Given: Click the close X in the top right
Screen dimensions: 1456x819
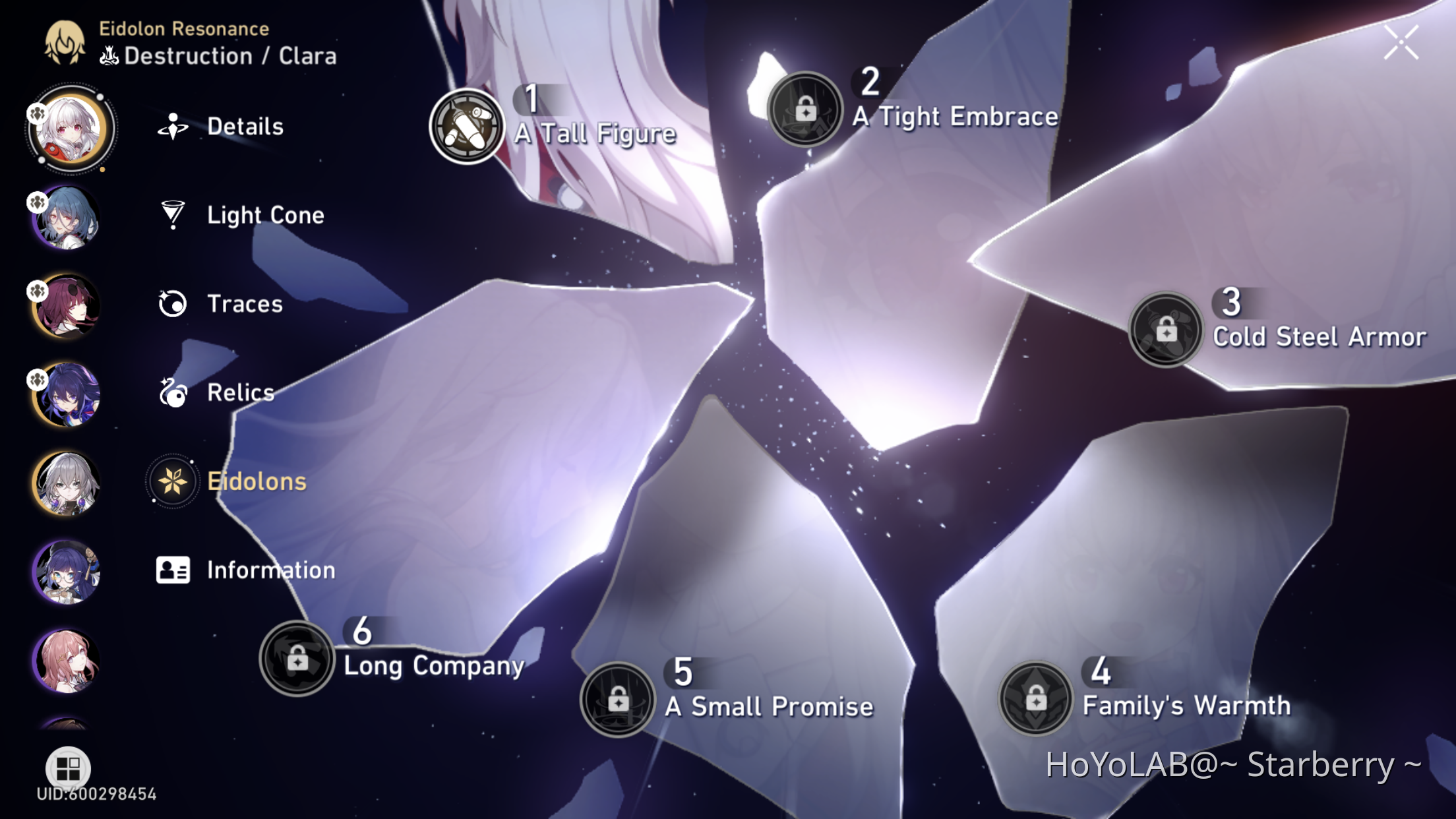Looking at the screenshot, I should tap(1402, 41).
